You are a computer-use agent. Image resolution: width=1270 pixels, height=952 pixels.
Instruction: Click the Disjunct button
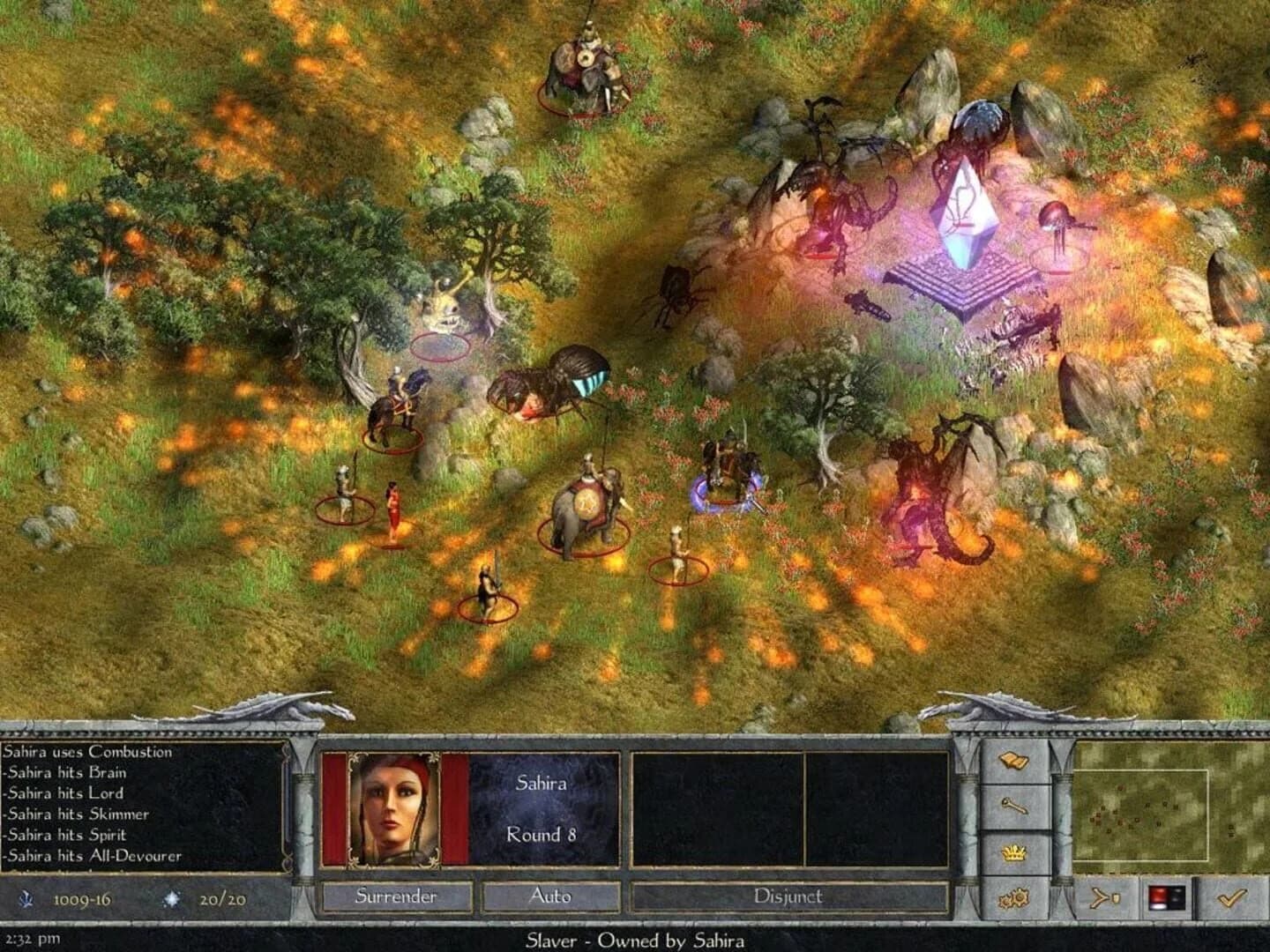pyautogui.click(x=788, y=896)
